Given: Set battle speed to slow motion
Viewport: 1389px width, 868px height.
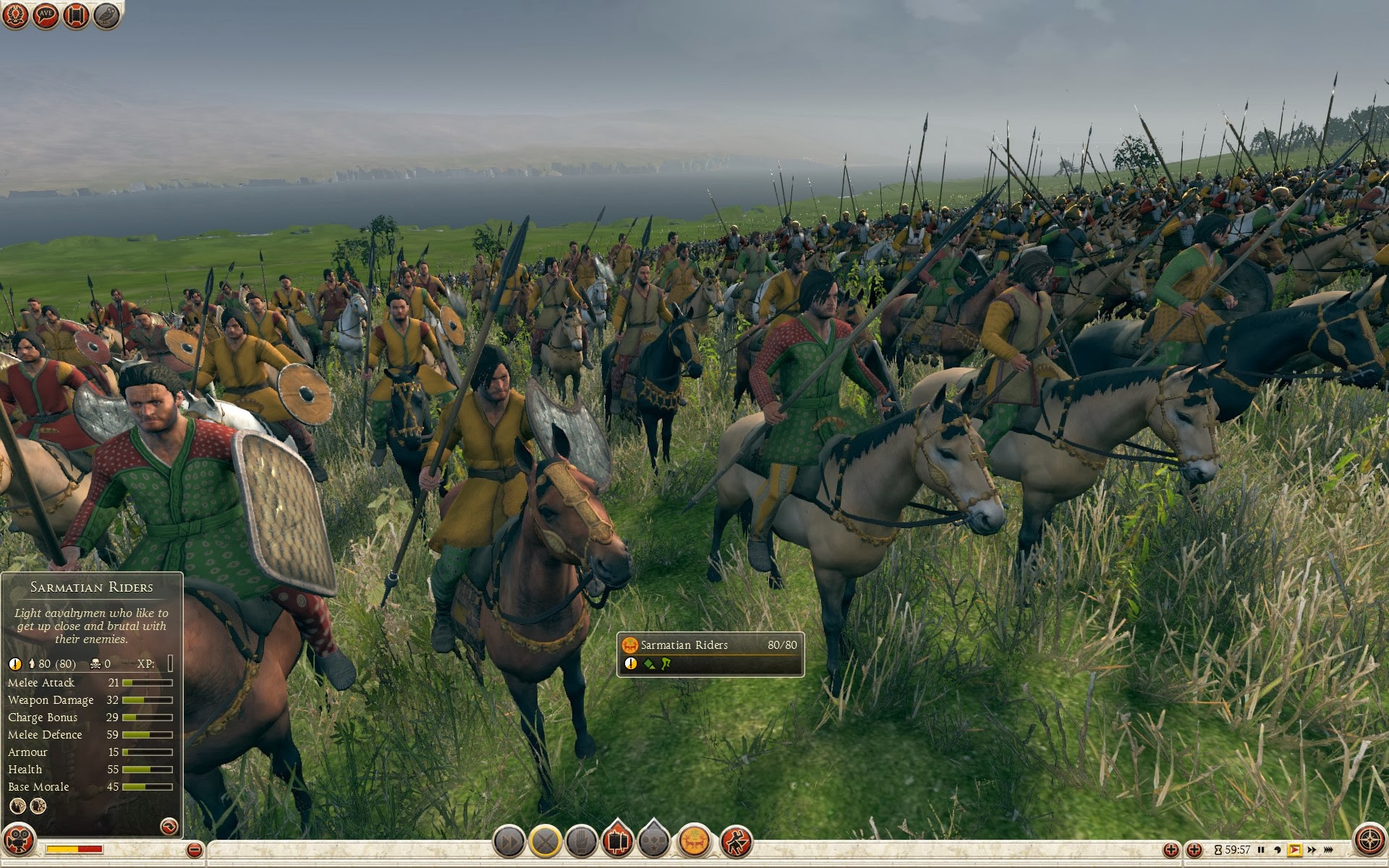Looking at the screenshot, I should pos(1278,850).
